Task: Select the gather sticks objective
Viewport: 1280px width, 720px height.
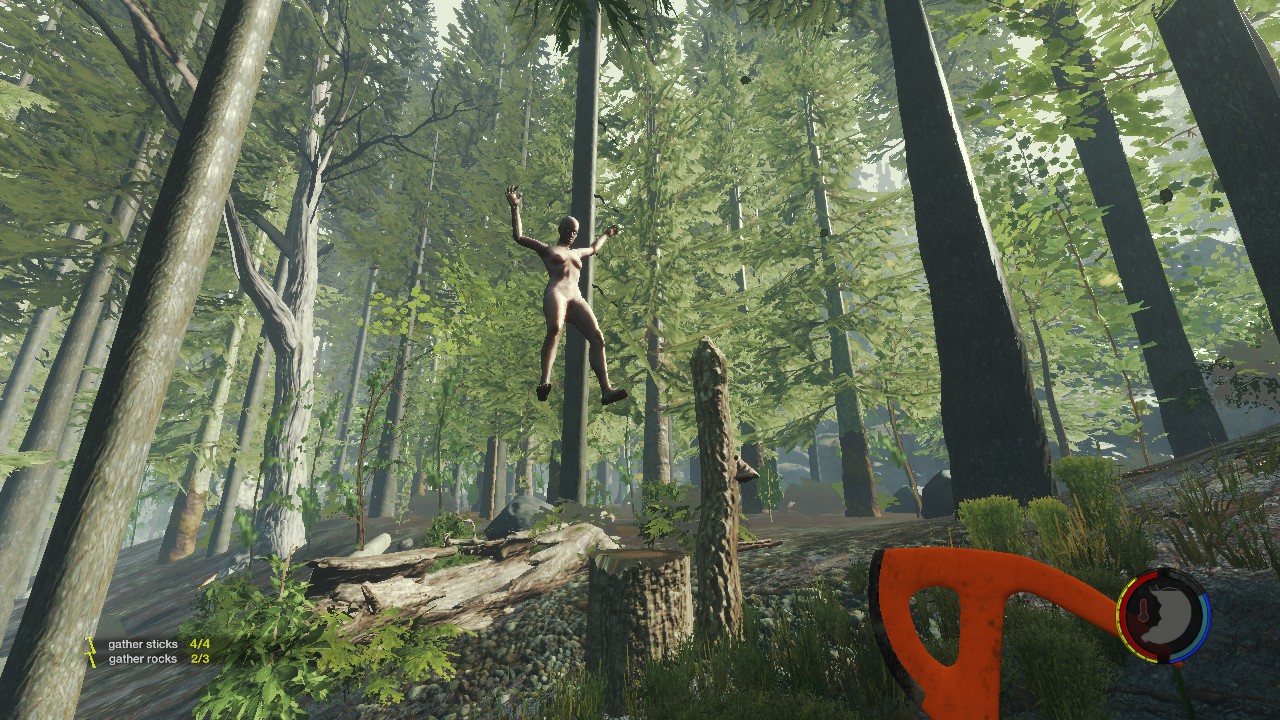Action: tap(143, 645)
